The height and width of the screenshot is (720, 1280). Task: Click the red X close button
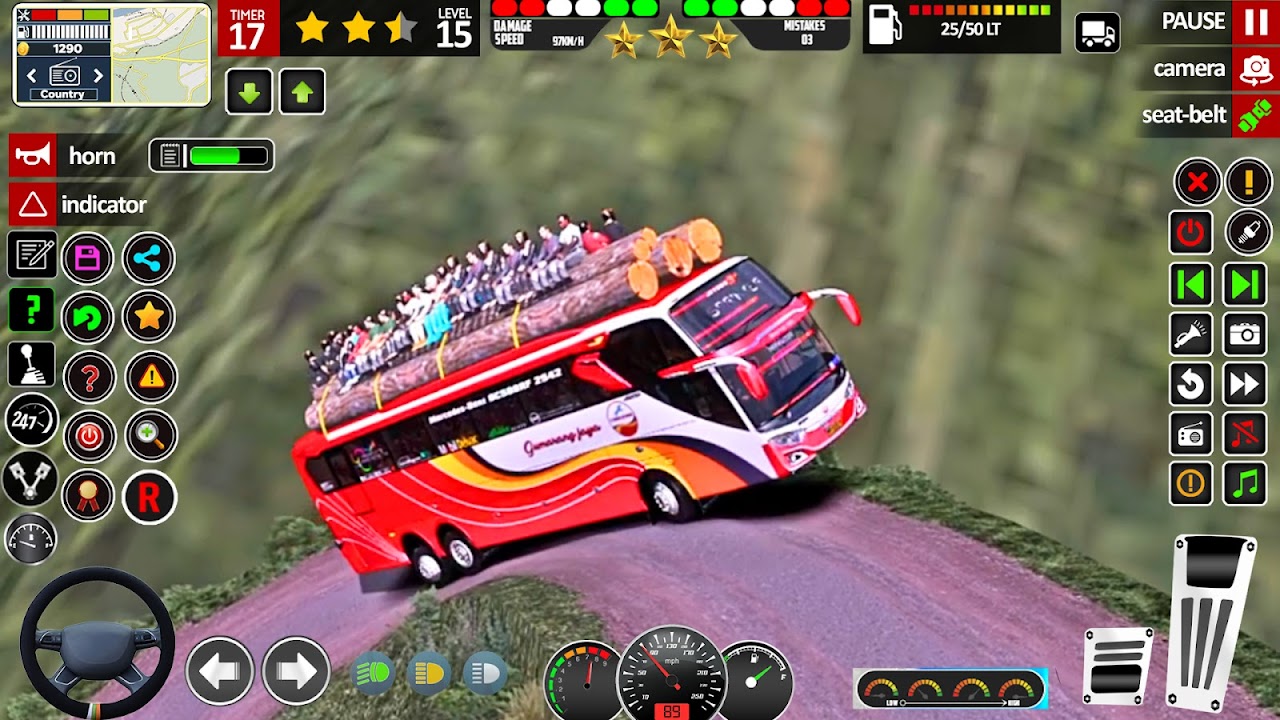(1196, 182)
